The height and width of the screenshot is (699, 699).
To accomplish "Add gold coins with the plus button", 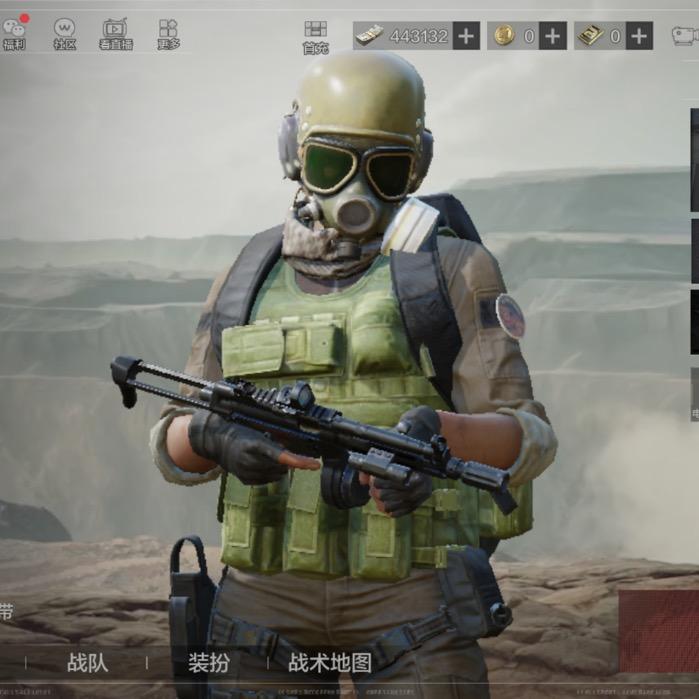I will point(553,36).
